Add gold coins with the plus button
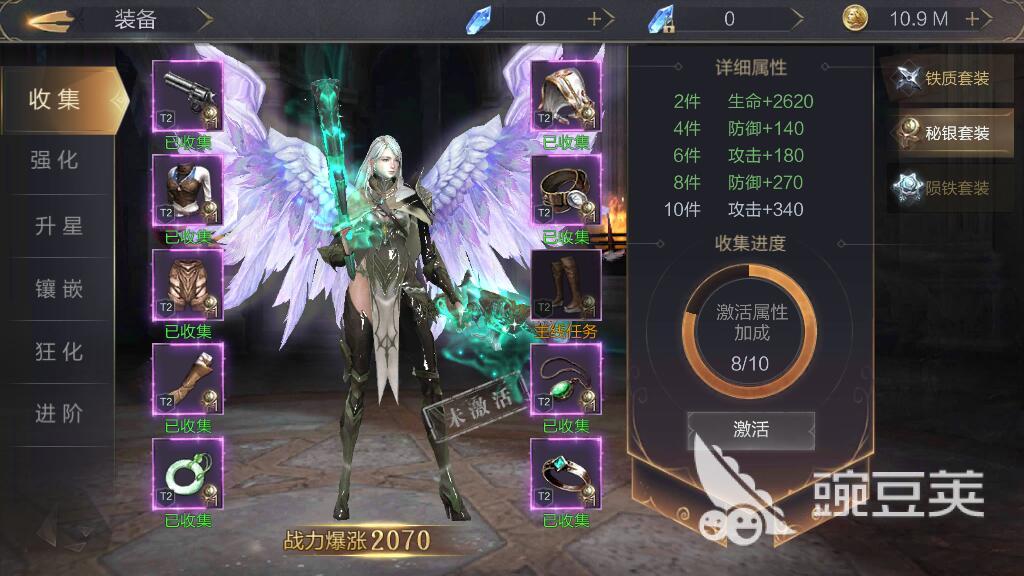Screen dimensions: 1024x576 972,19
